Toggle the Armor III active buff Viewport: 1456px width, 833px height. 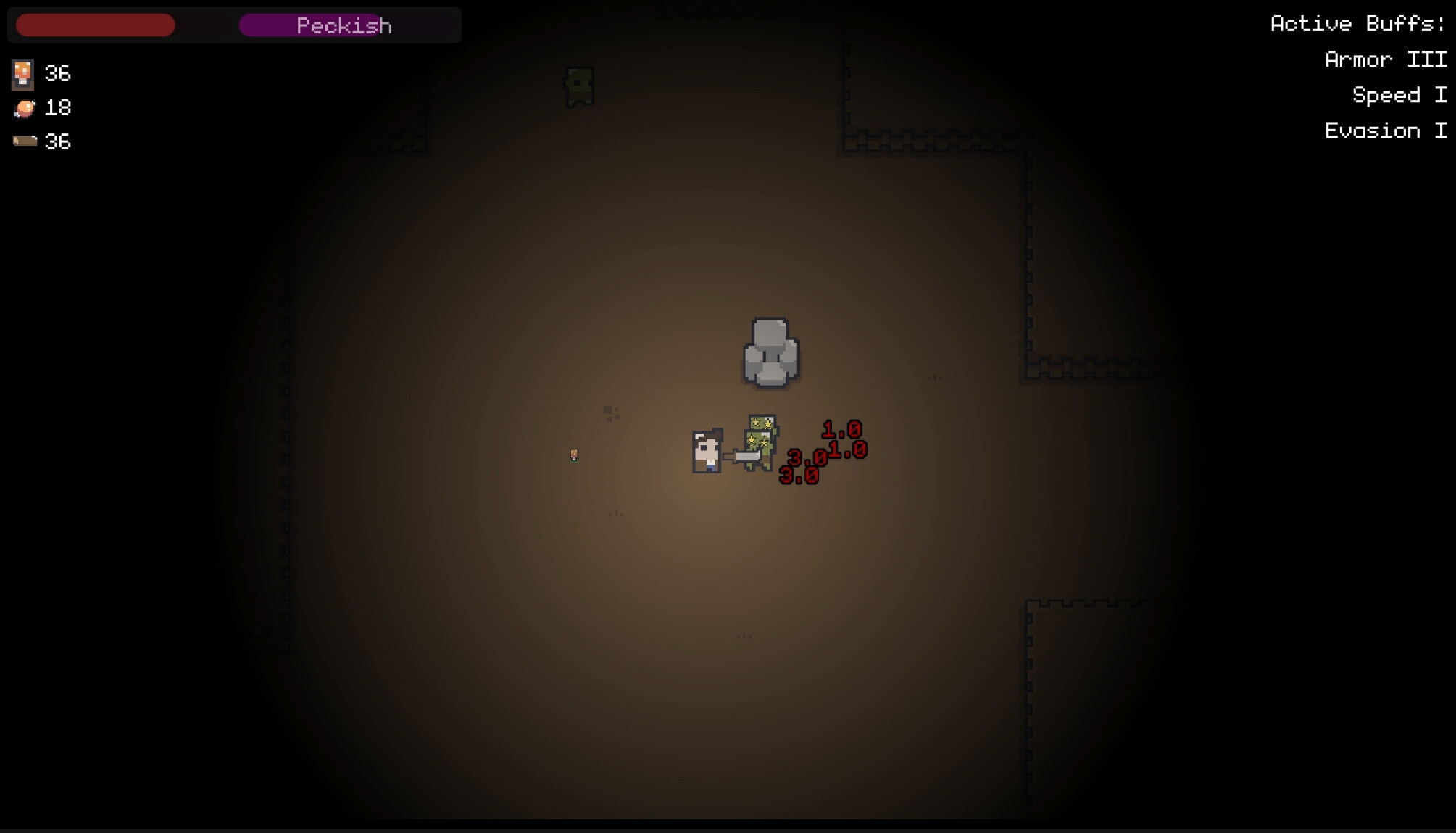pyautogui.click(x=1388, y=59)
